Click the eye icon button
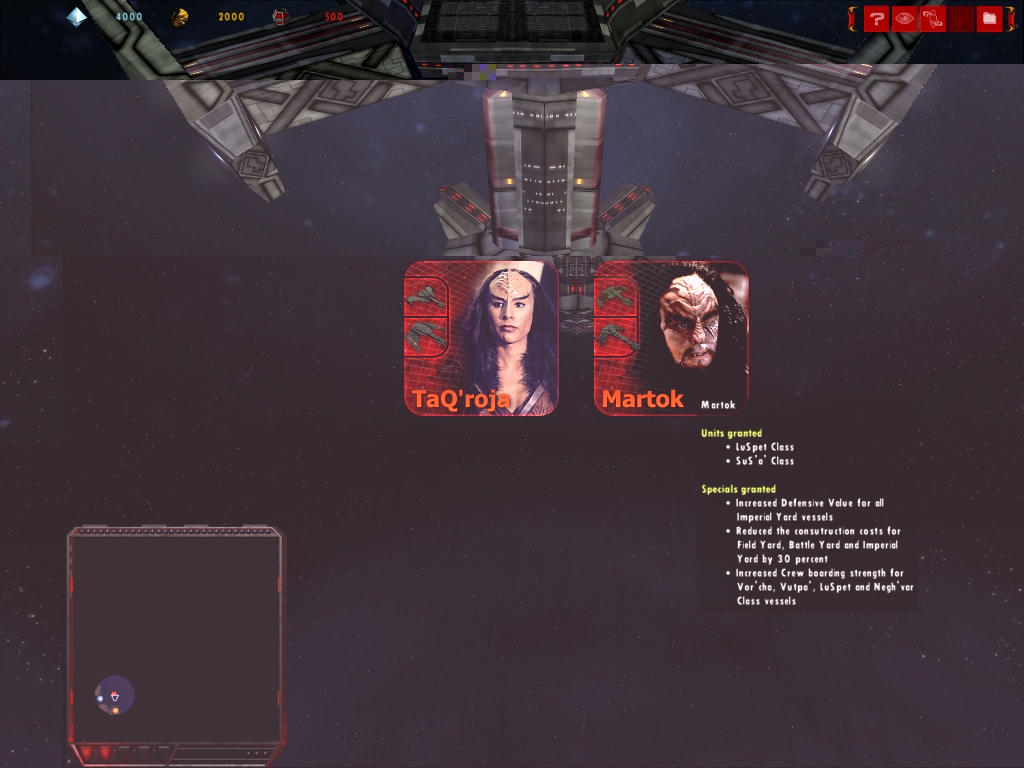1024x768 pixels. [904, 18]
